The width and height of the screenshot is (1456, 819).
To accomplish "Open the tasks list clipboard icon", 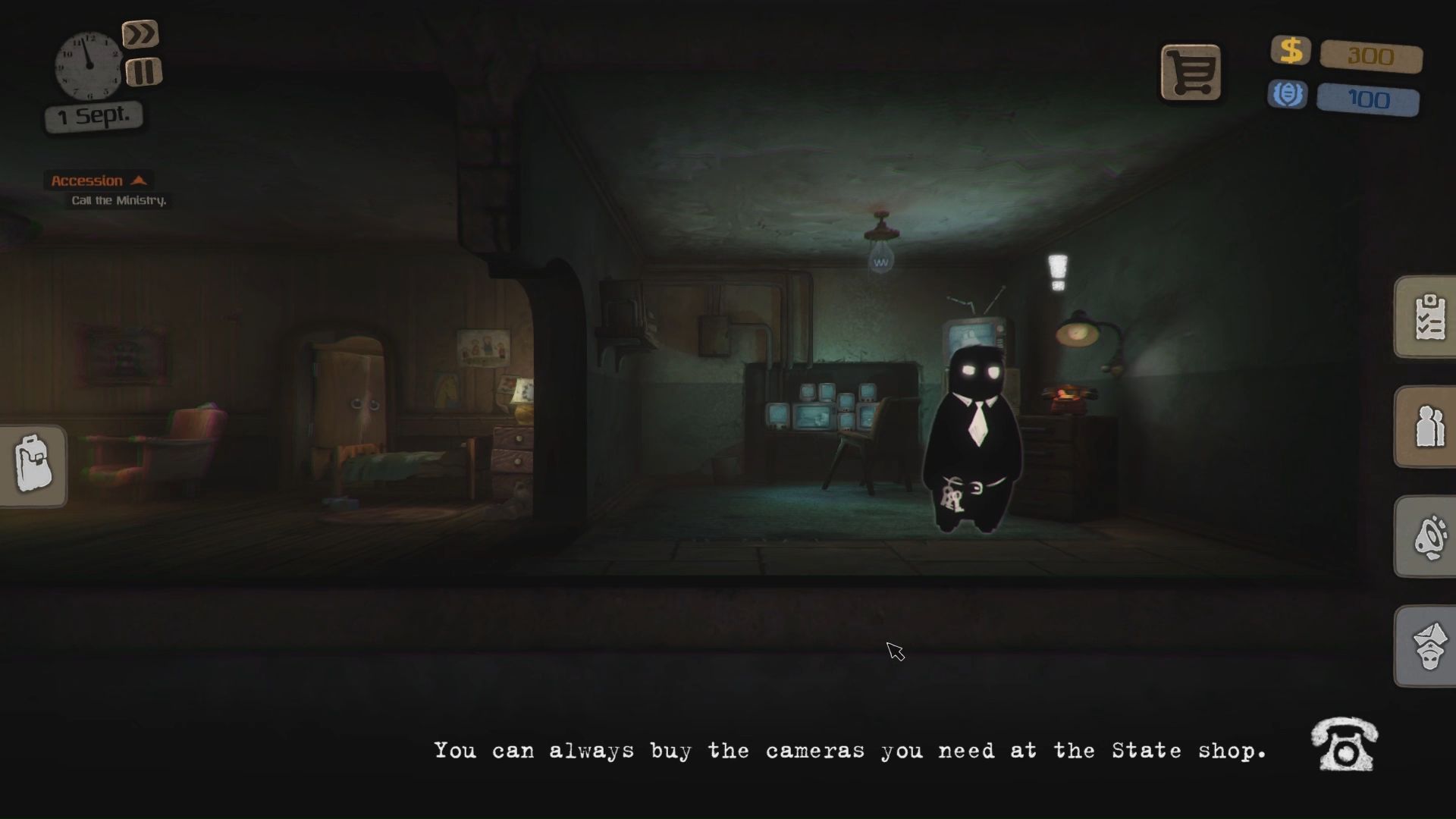I will pyautogui.click(x=1429, y=317).
